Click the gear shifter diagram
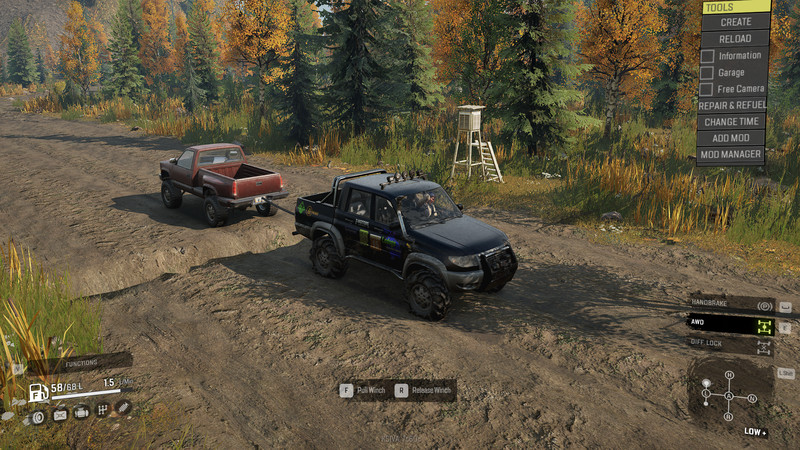The height and width of the screenshot is (450, 800). (730, 395)
